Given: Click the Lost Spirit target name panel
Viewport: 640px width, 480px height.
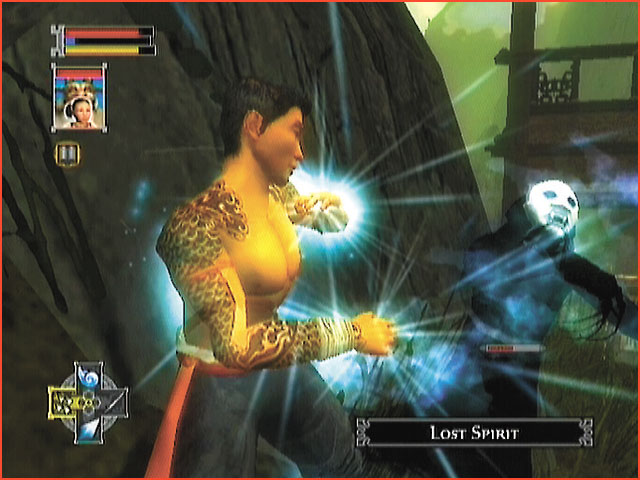Looking at the screenshot, I should coord(473,432).
